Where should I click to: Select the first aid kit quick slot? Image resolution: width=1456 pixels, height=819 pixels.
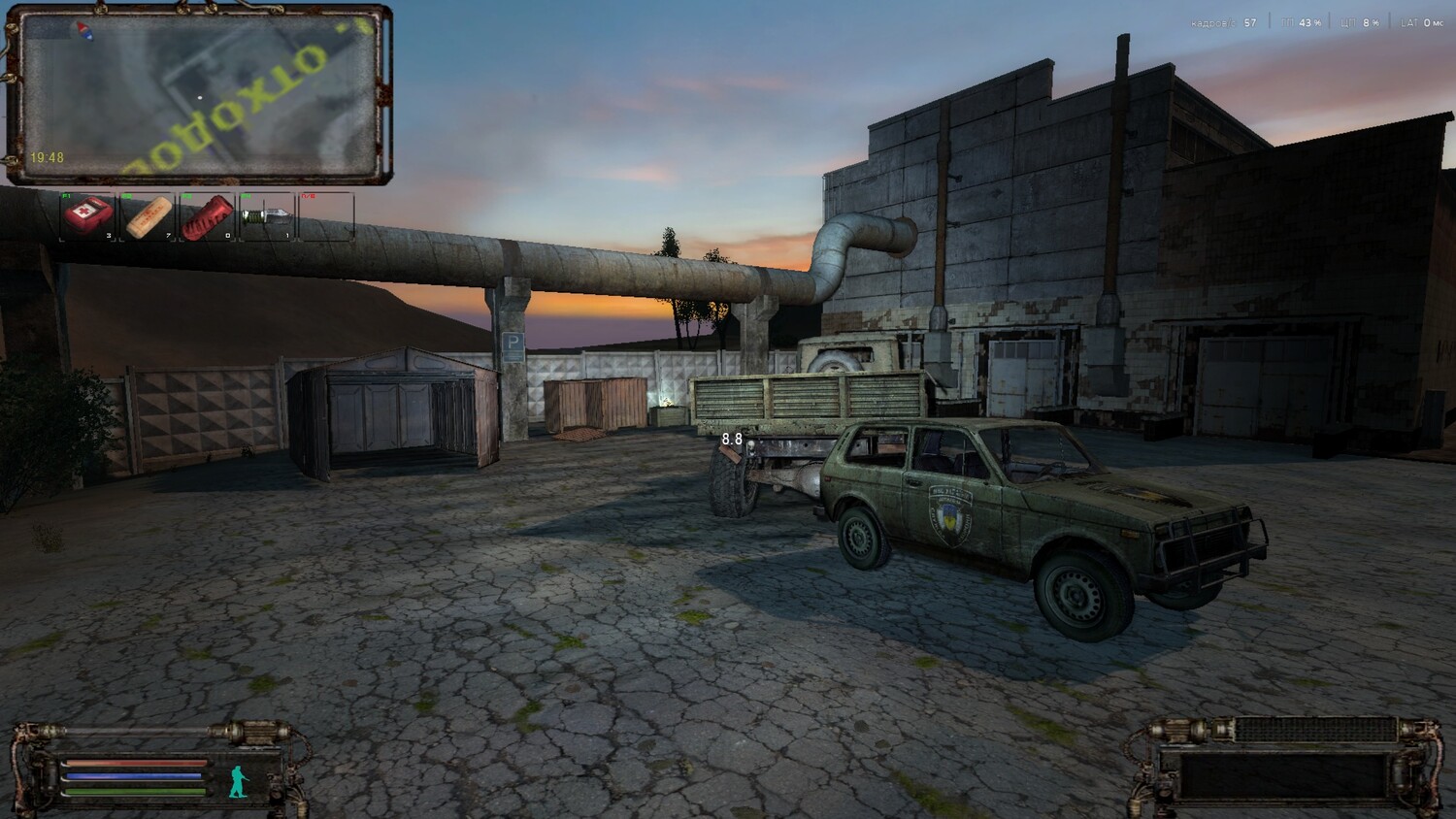[x=88, y=216]
